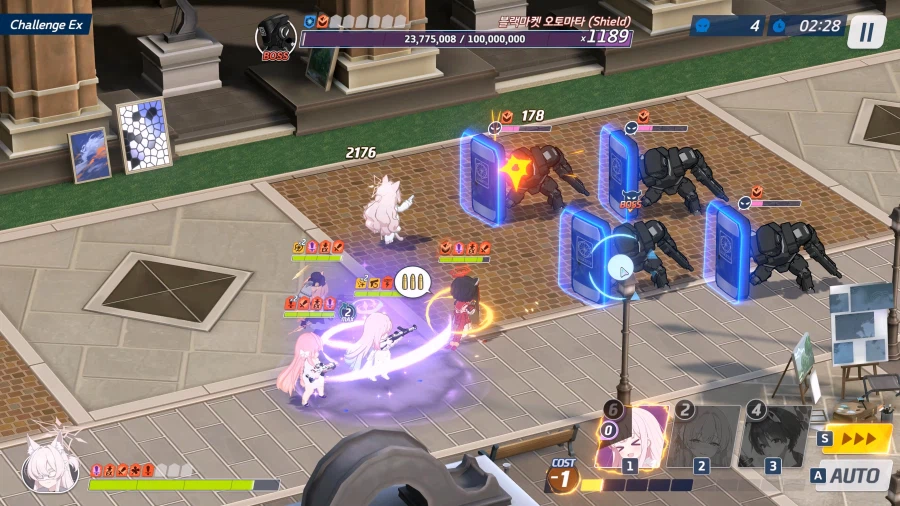
Task: Select the pink-haired skill card in slot 1
Action: 632,437
